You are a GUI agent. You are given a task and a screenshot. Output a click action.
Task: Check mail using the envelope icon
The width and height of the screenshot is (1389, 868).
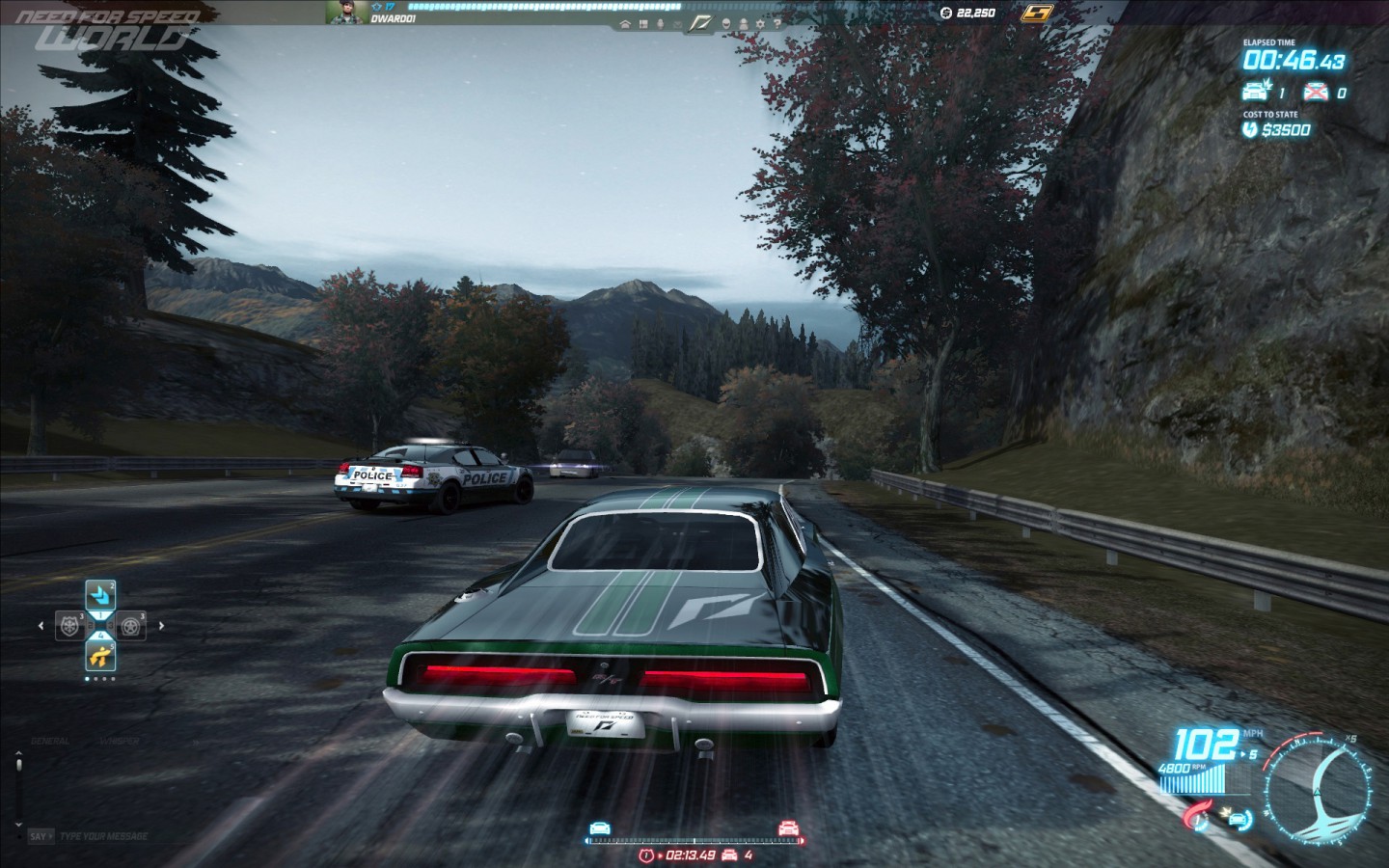click(x=678, y=25)
